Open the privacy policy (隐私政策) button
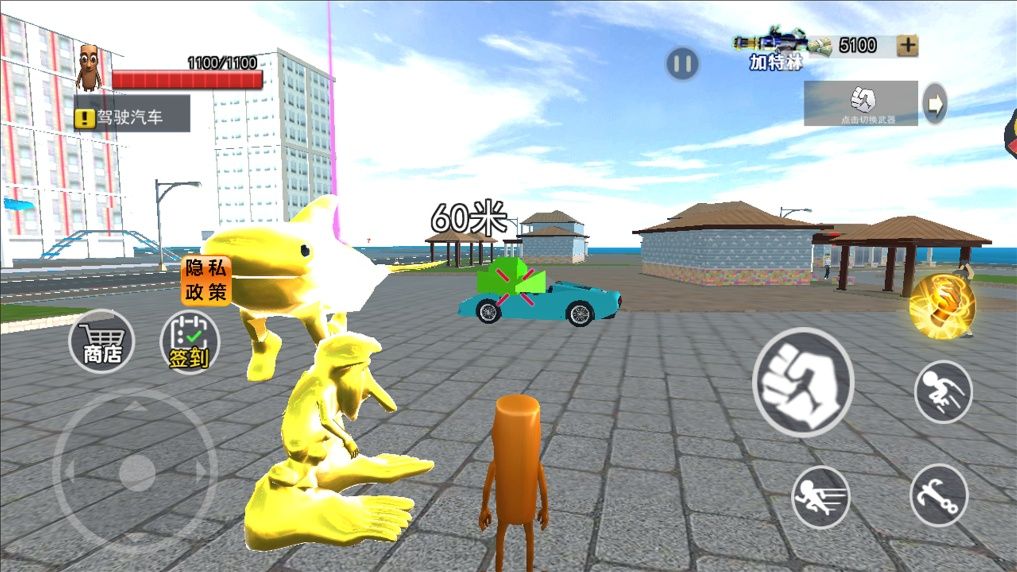The height and width of the screenshot is (572, 1017). click(x=205, y=281)
